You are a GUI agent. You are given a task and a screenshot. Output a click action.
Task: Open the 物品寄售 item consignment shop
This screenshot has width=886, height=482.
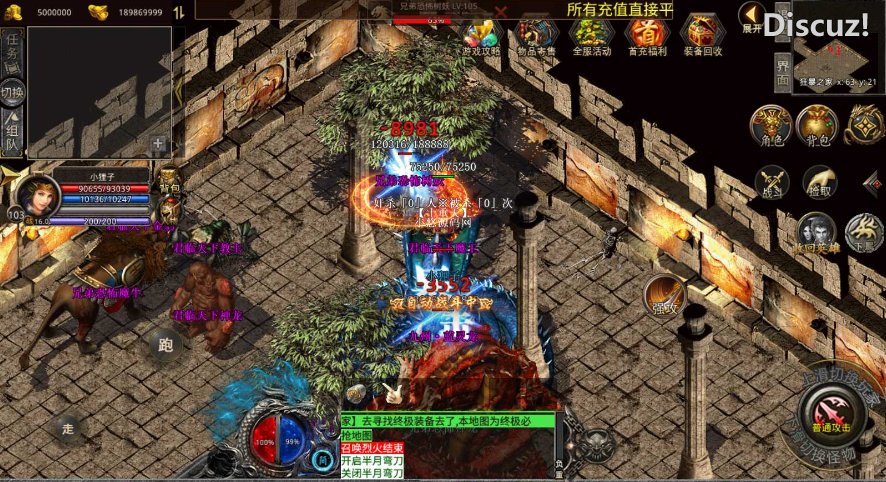[536, 36]
